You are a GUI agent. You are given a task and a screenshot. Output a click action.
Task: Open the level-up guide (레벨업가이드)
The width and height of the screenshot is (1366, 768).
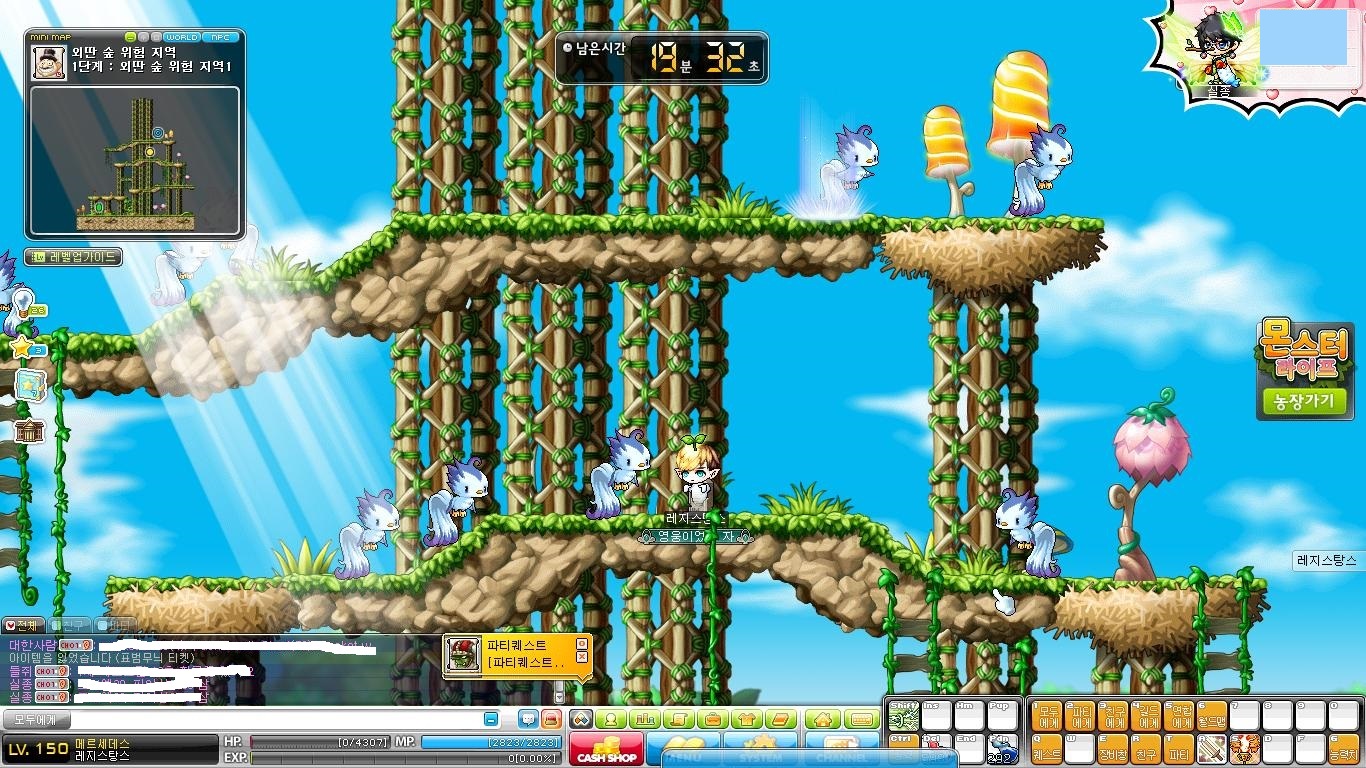click(x=73, y=257)
